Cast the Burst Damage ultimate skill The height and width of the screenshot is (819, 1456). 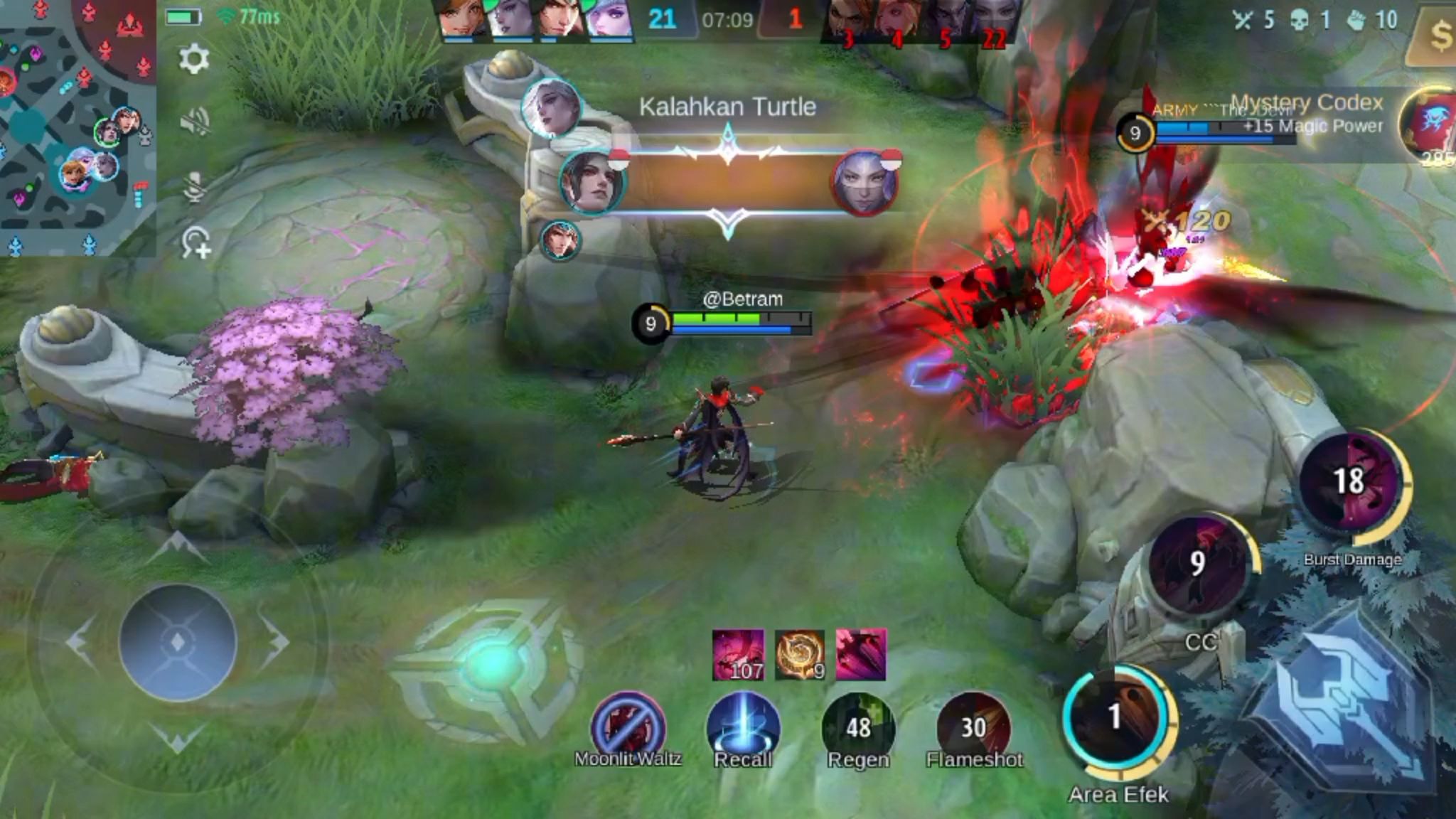pyautogui.click(x=1350, y=482)
